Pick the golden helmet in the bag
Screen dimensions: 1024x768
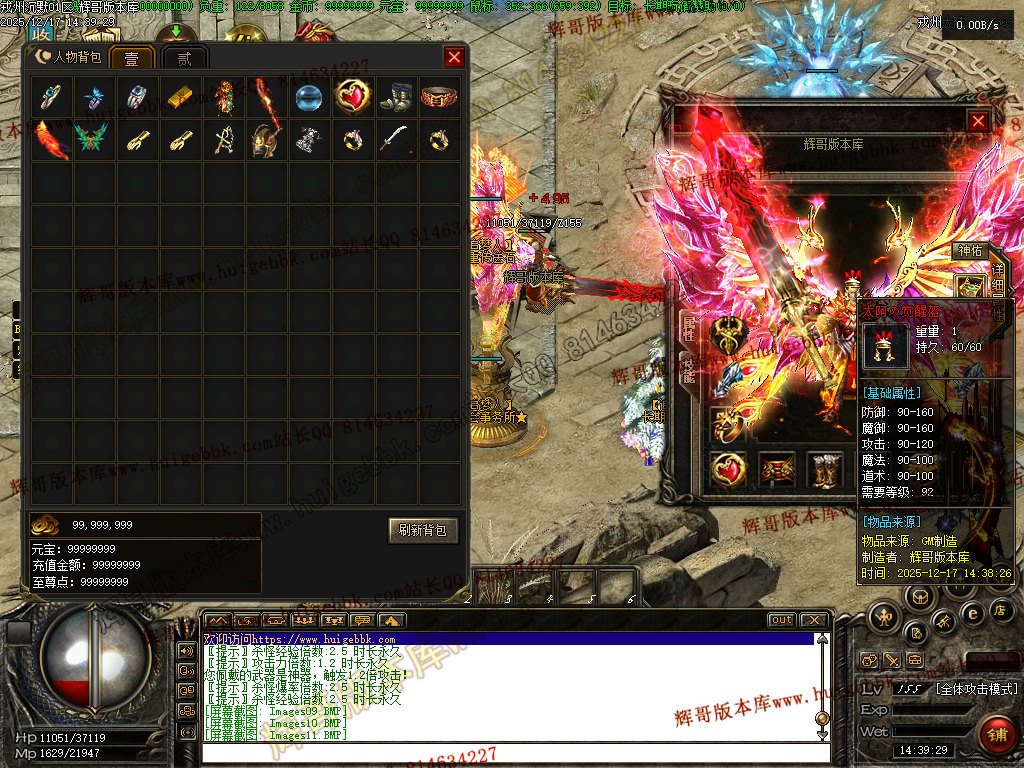[x=264, y=139]
